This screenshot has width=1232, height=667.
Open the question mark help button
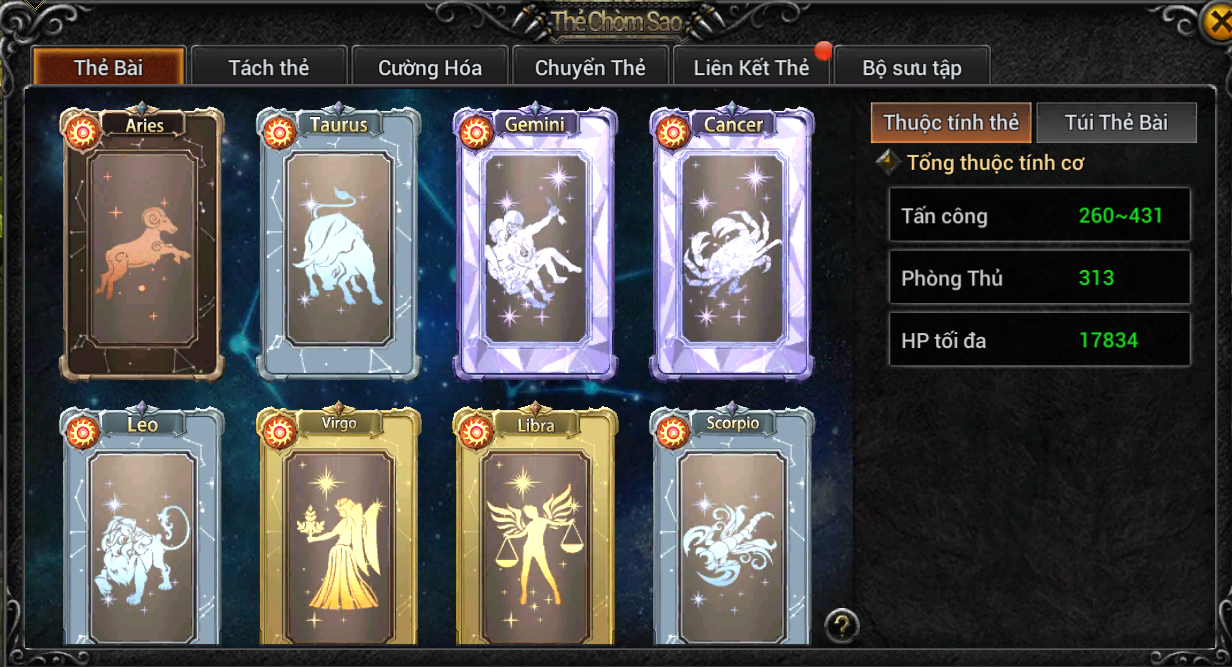click(x=842, y=626)
